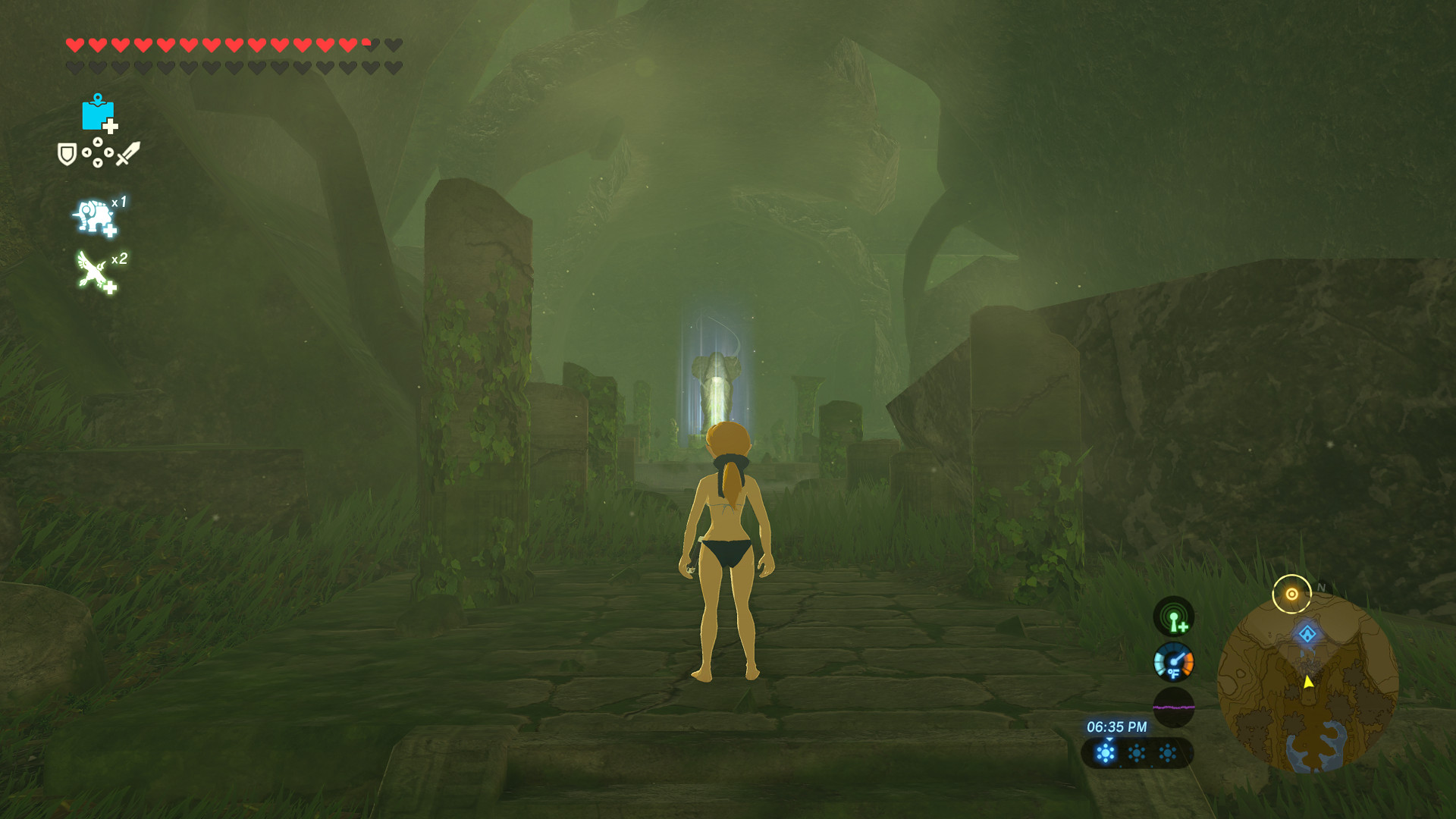Click the shield icon beside the d-pad
Image resolution: width=1456 pixels, height=819 pixels.
pyautogui.click(x=67, y=153)
